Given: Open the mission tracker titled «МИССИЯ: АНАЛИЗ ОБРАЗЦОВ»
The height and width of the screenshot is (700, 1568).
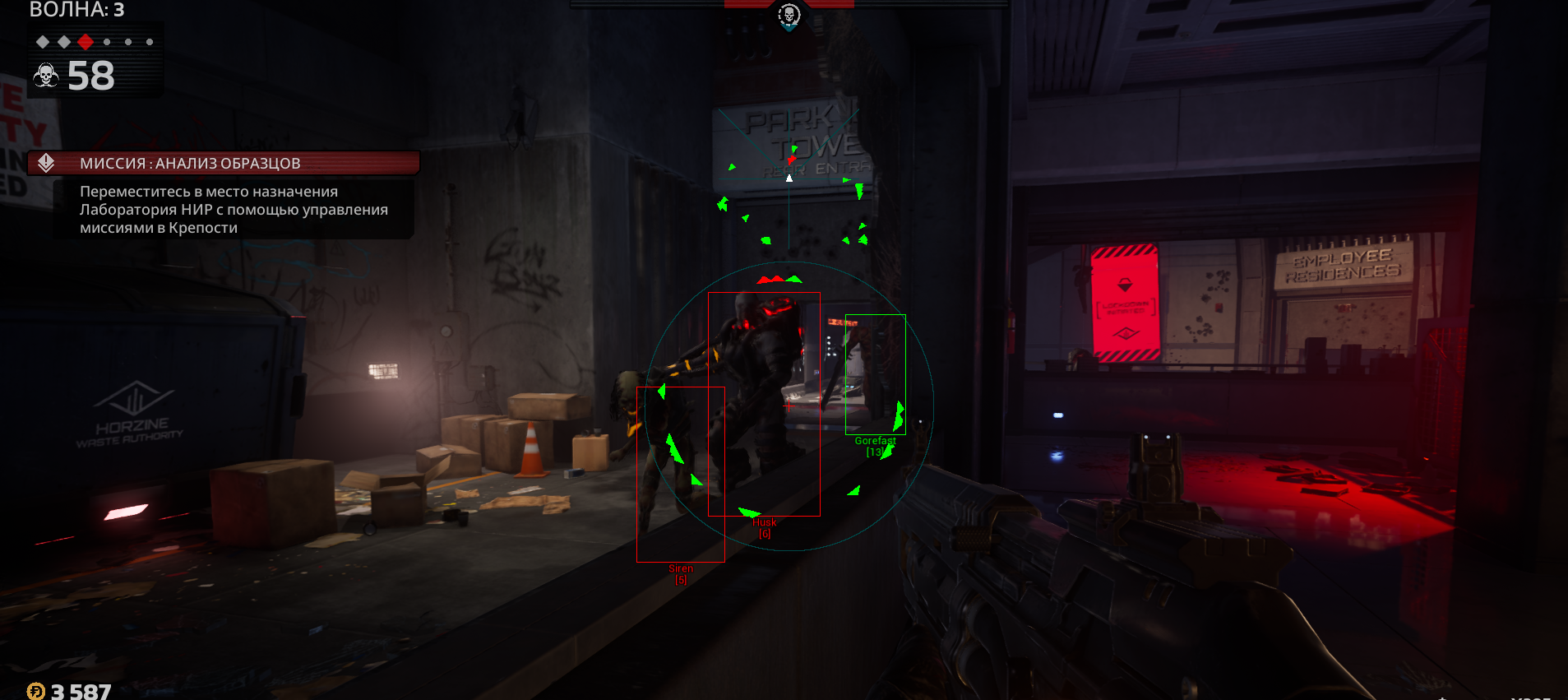Looking at the screenshot, I should (x=190, y=164).
